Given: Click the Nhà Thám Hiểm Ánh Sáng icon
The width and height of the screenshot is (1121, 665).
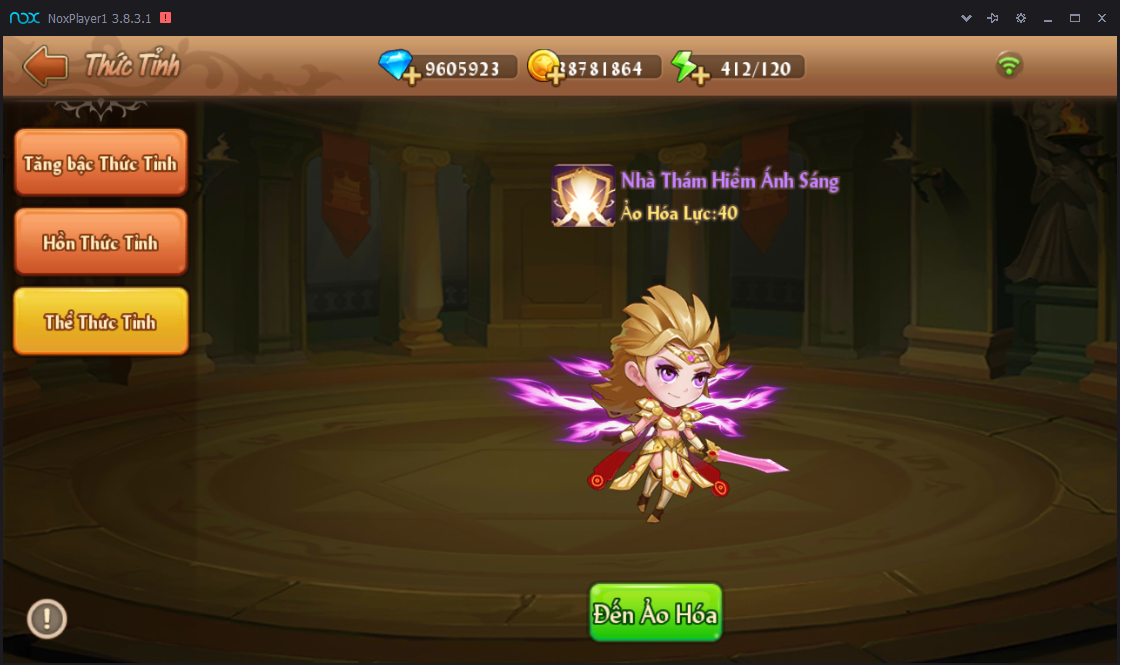Looking at the screenshot, I should [x=583, y=195].
